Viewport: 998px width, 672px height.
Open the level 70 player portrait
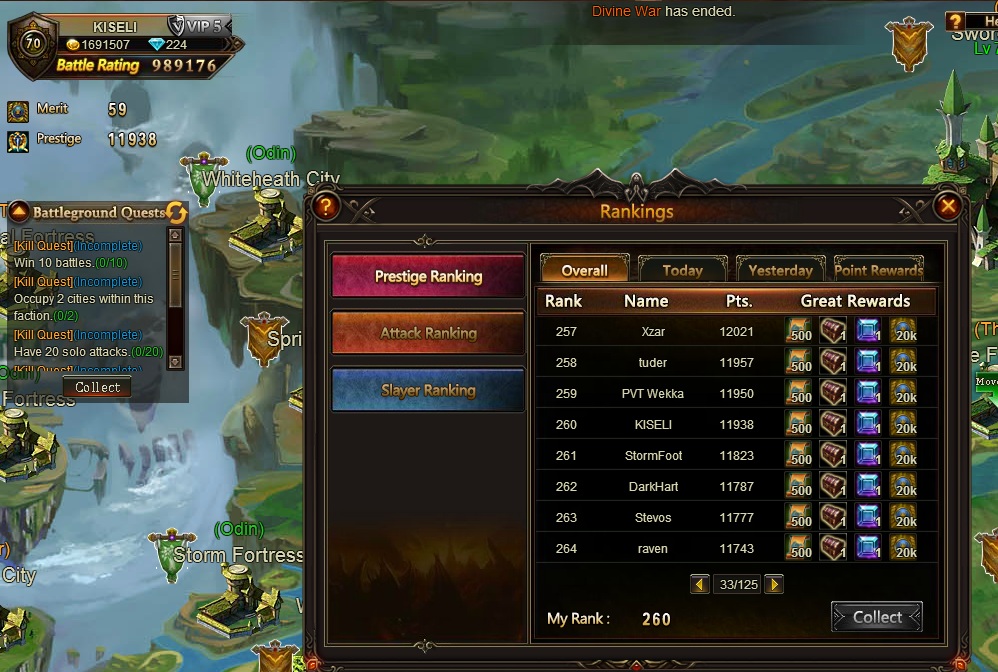click(x=33, y=45)
